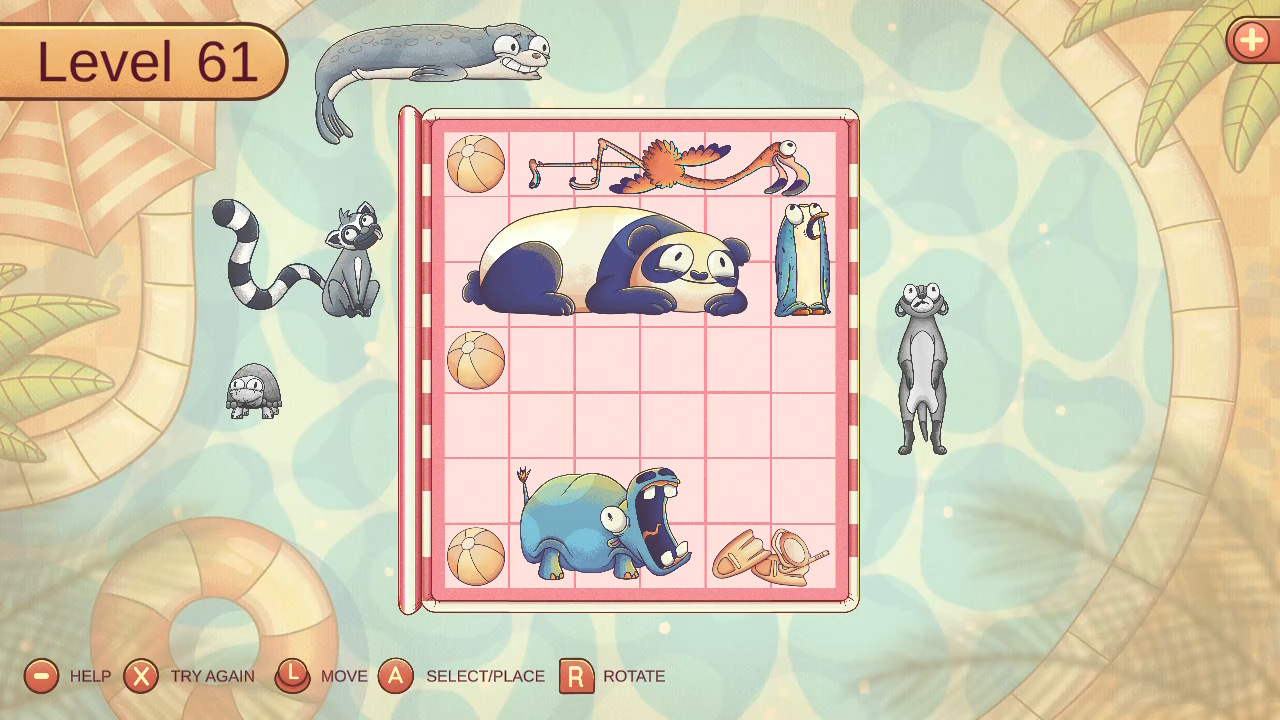Screen dimensions: 1280x720
Task: Select the small turtle on the left side
Action: [x=252, y=390]
